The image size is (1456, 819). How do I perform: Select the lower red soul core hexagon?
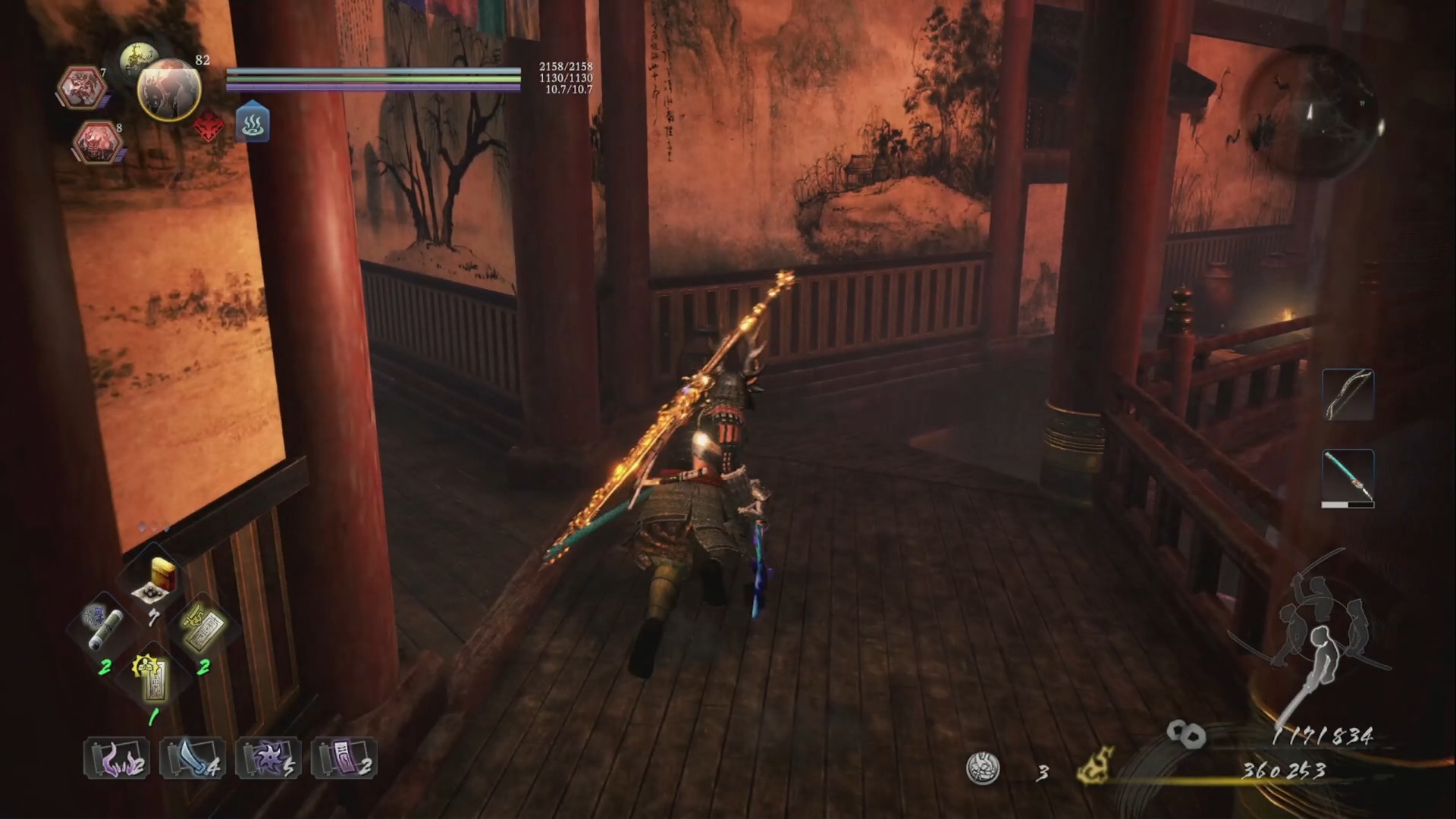(x=99, y=142)
